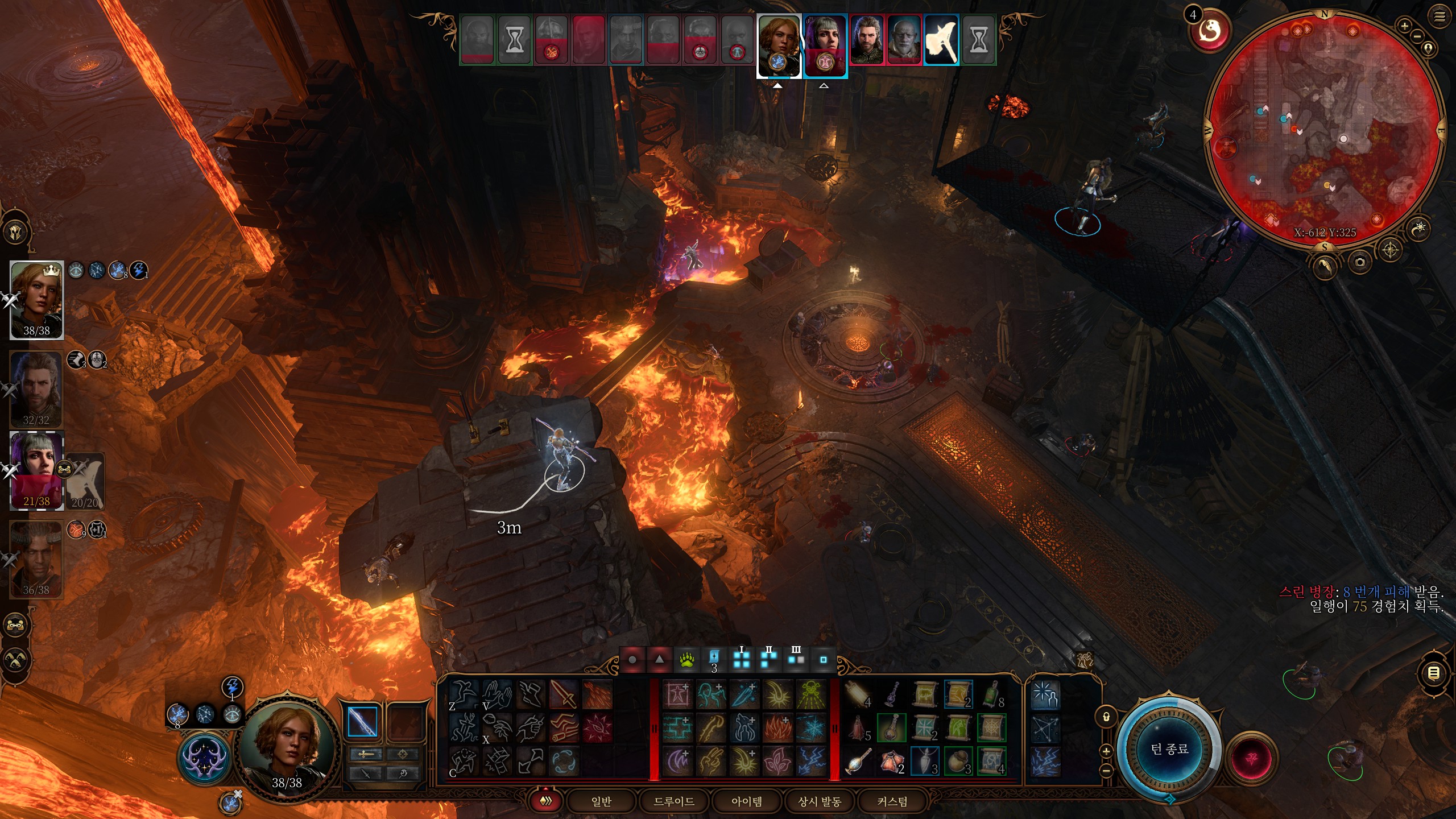Zoom out the minimap with the minus button

point(1417,36)
